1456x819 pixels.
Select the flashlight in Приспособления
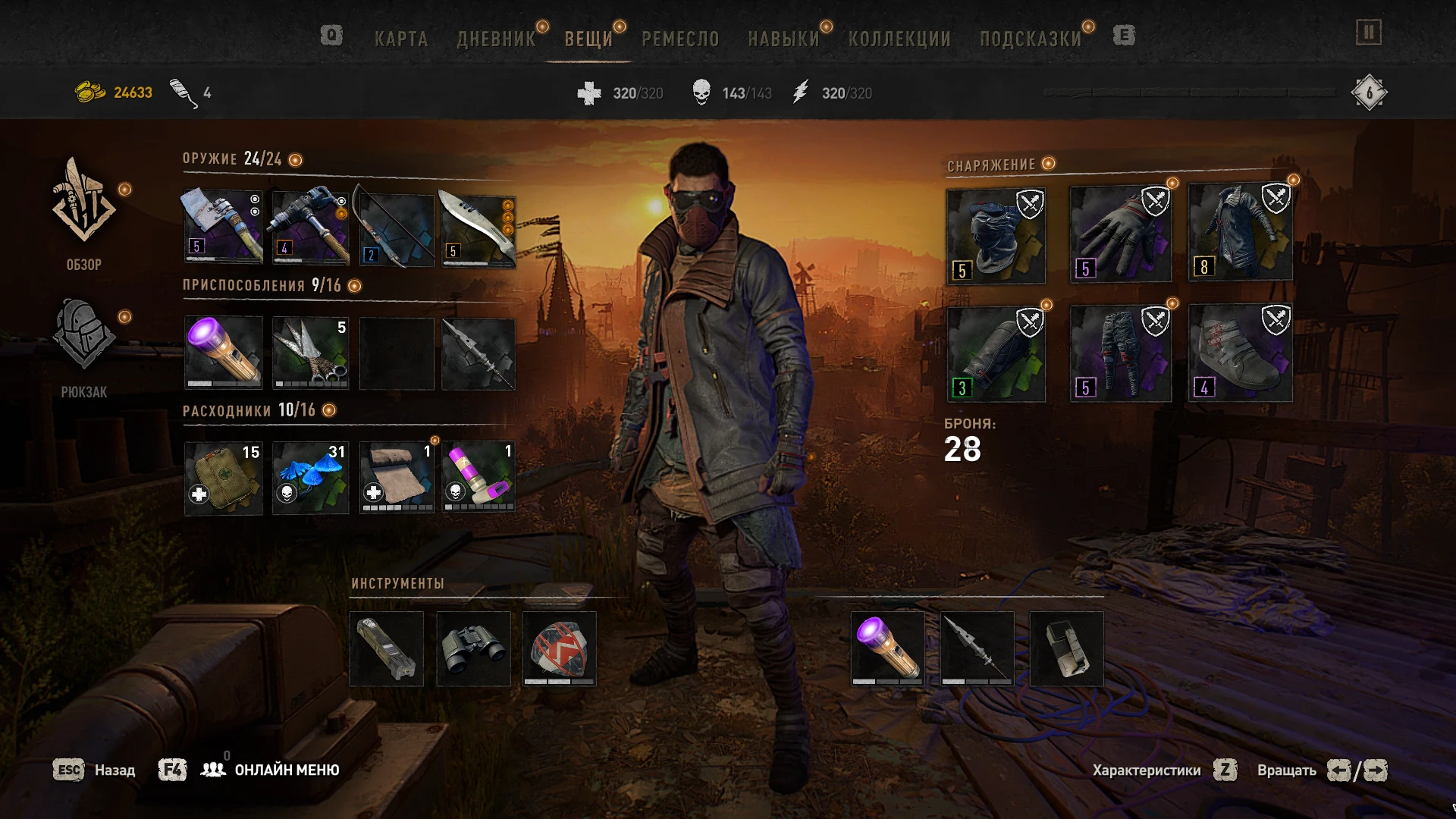pyautogui.click(x=223, y=353)
